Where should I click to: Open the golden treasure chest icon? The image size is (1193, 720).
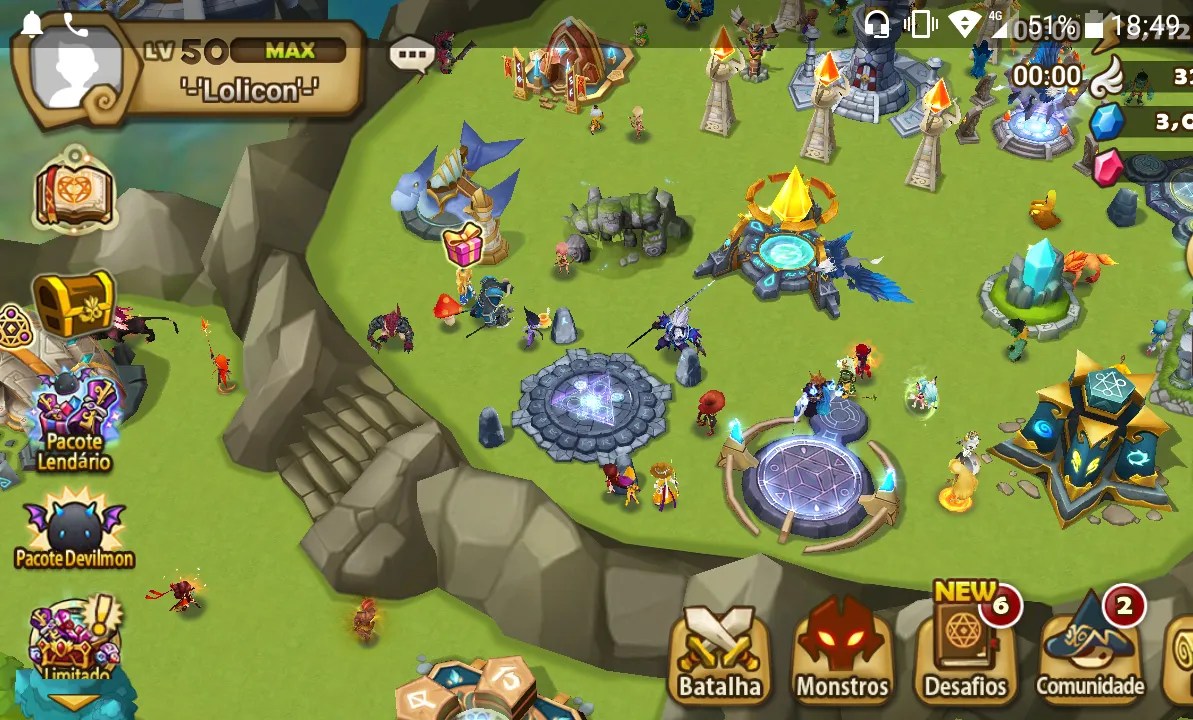coord(73,304)
